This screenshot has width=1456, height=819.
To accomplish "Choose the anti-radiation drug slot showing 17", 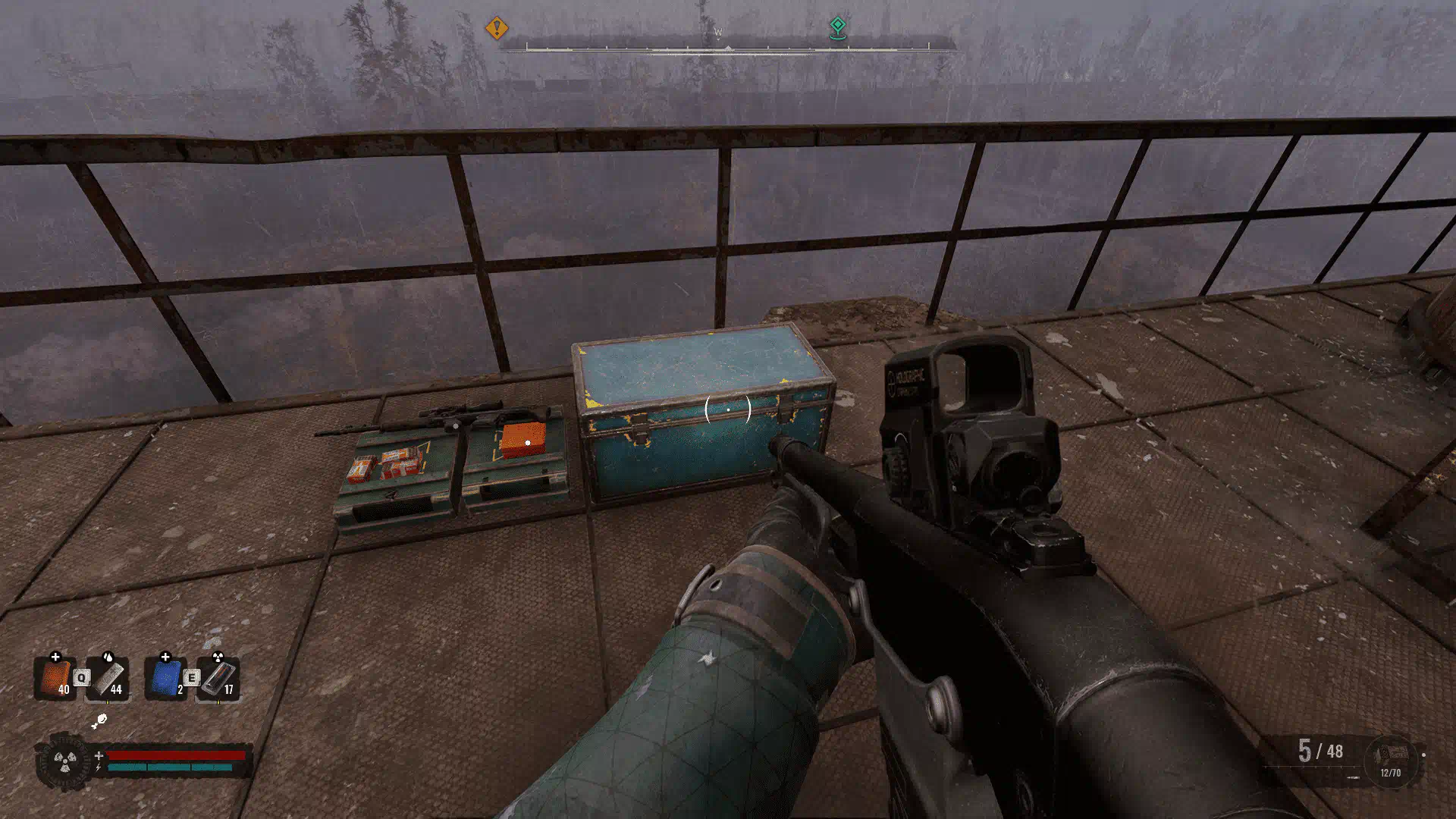I will click(220, 677).
